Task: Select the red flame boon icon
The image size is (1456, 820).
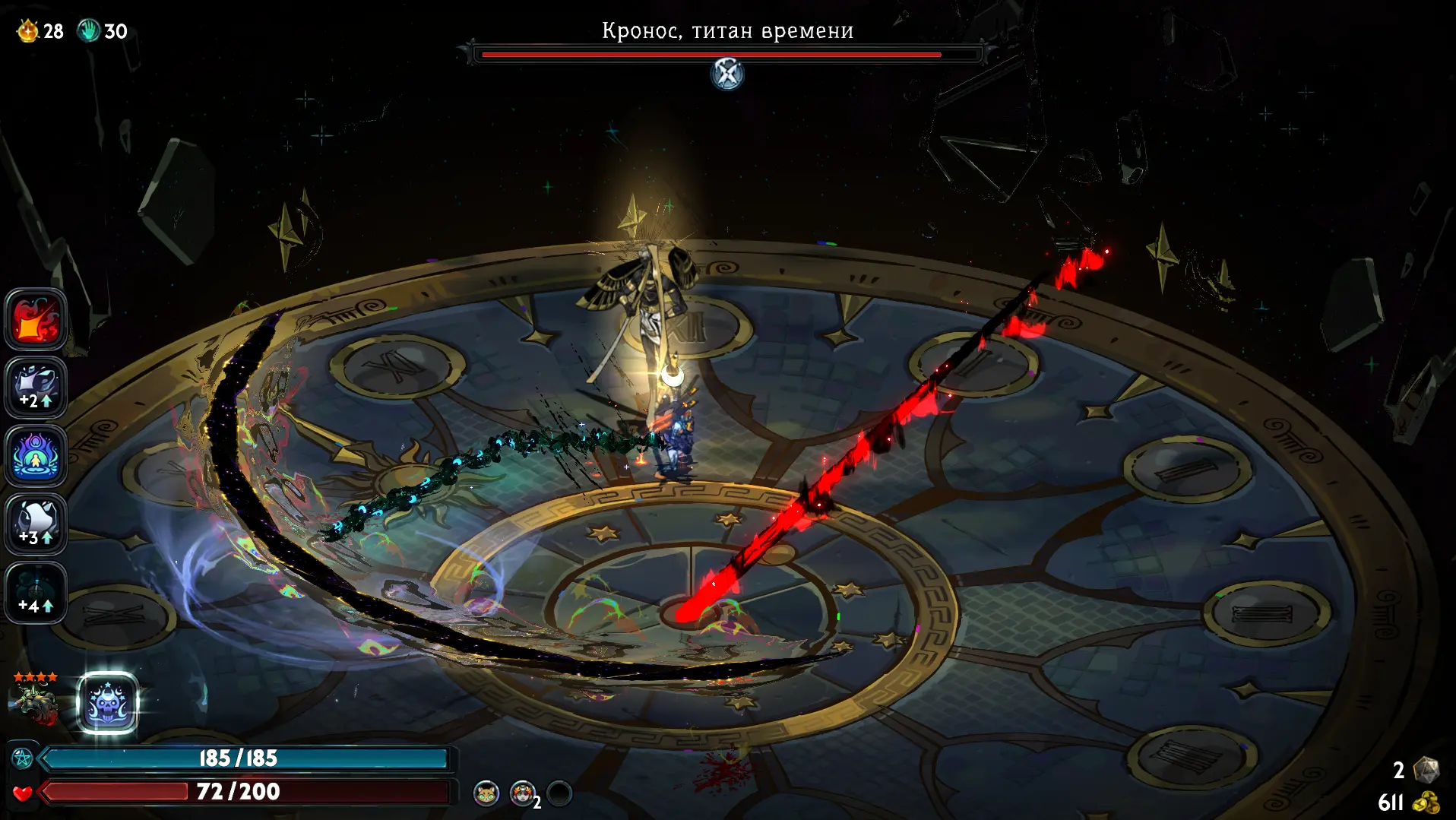Action: click(36, 319)
